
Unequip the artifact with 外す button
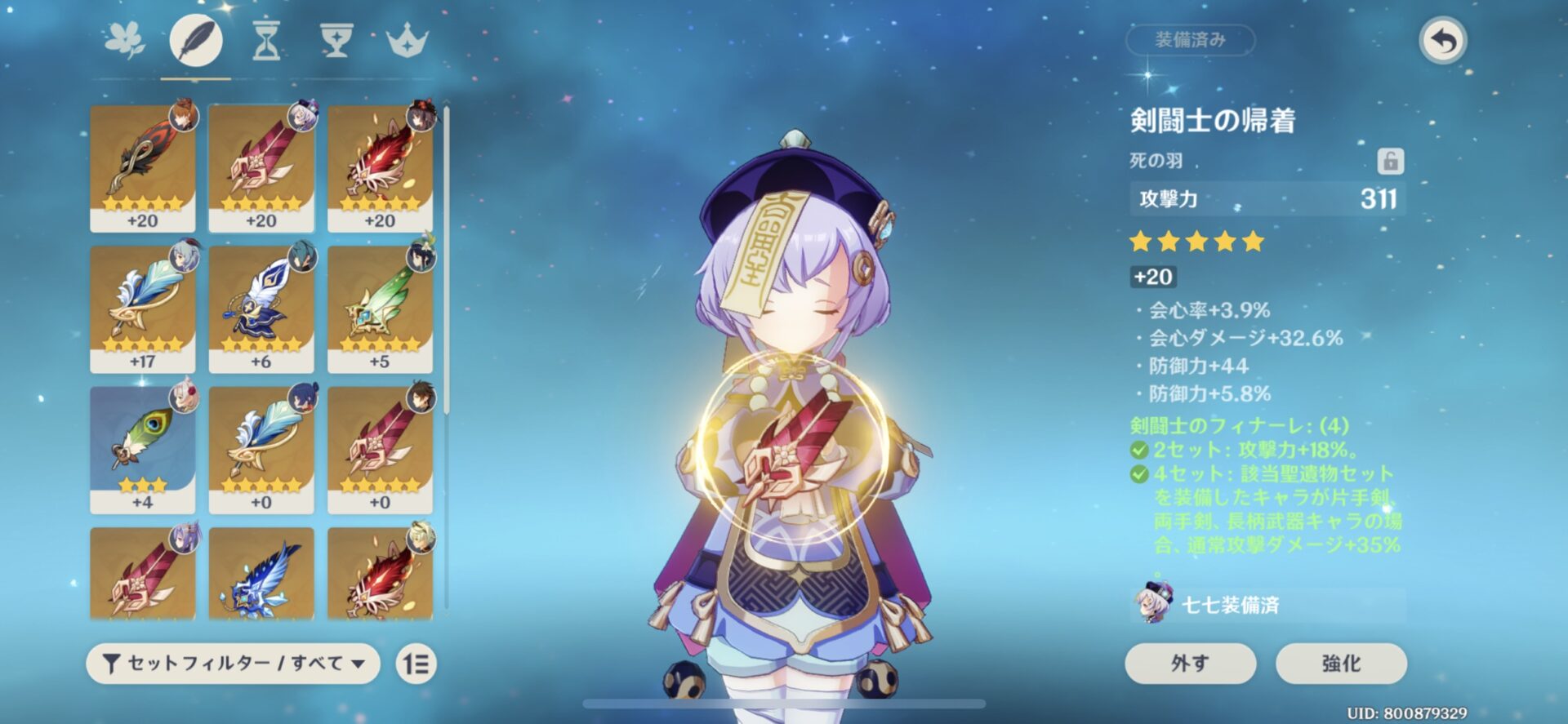[1190, 663]
